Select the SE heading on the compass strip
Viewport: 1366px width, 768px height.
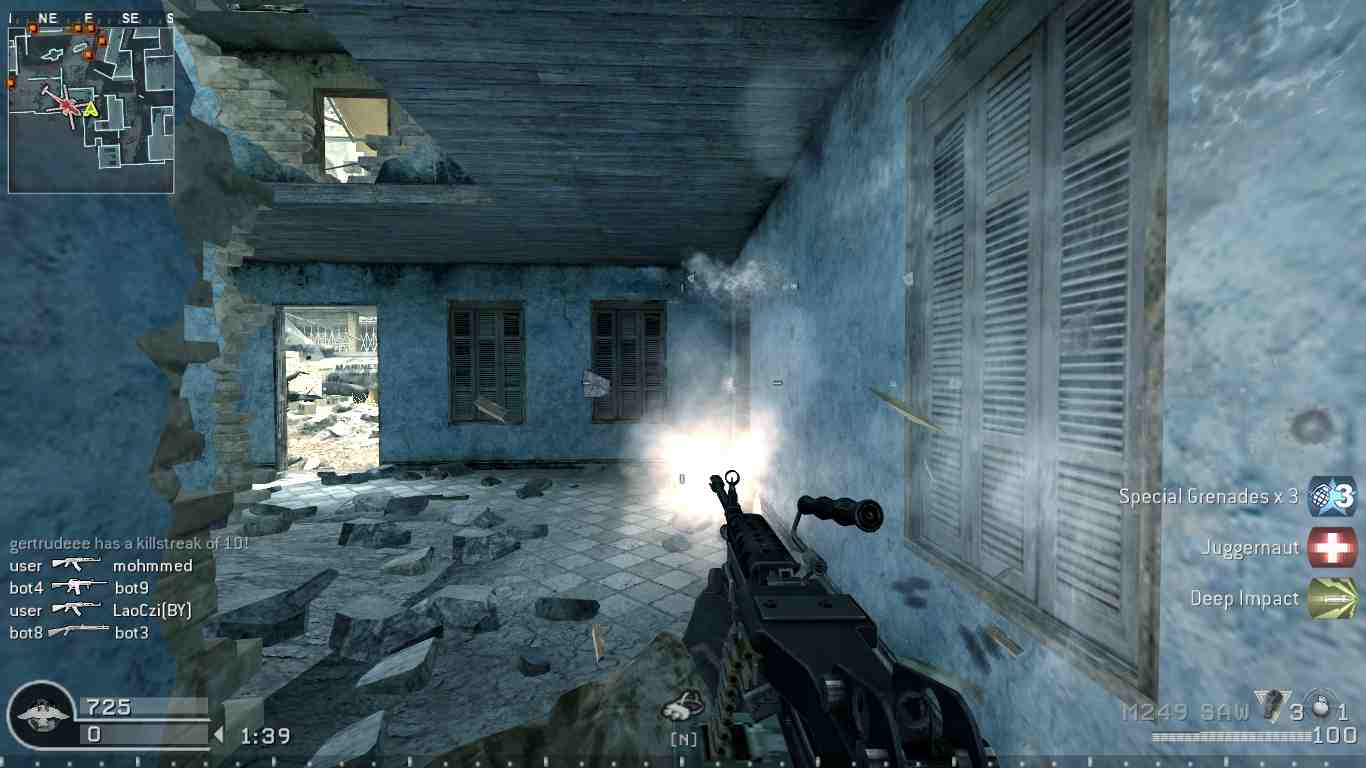[x=130, y=17]
